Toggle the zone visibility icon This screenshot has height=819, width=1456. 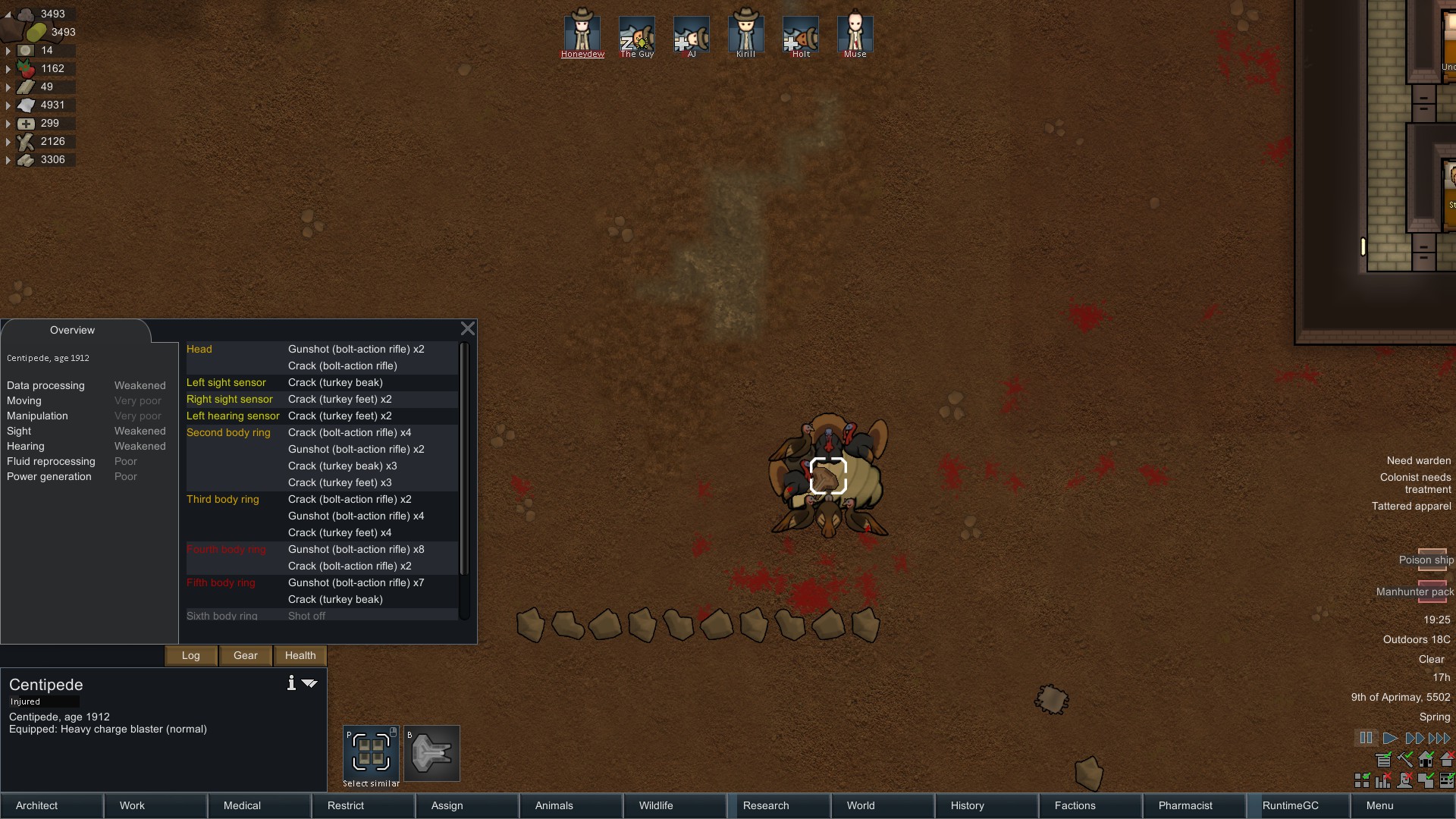1425,781
